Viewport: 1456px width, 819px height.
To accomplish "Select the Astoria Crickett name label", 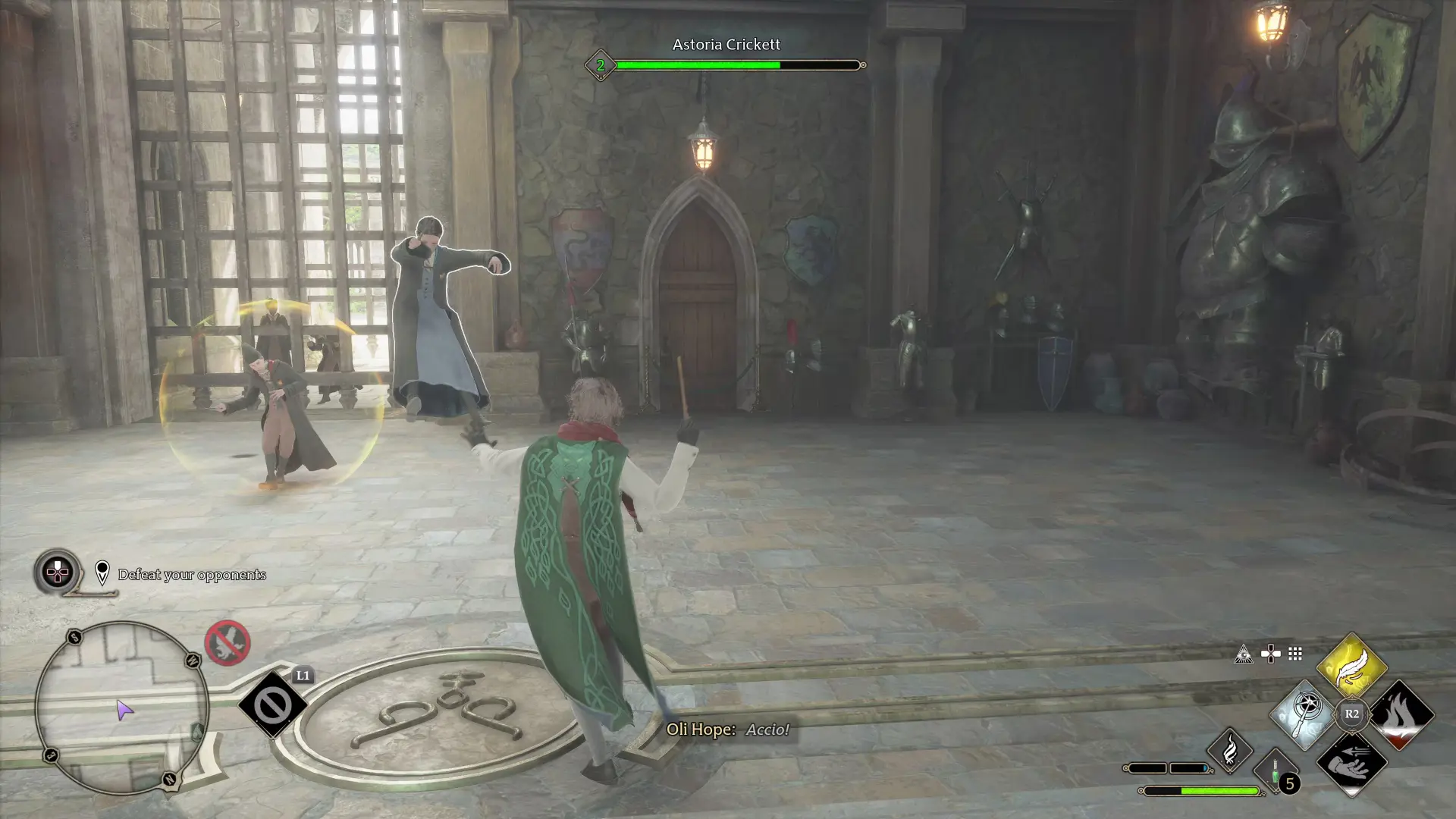I will [726, 44].
